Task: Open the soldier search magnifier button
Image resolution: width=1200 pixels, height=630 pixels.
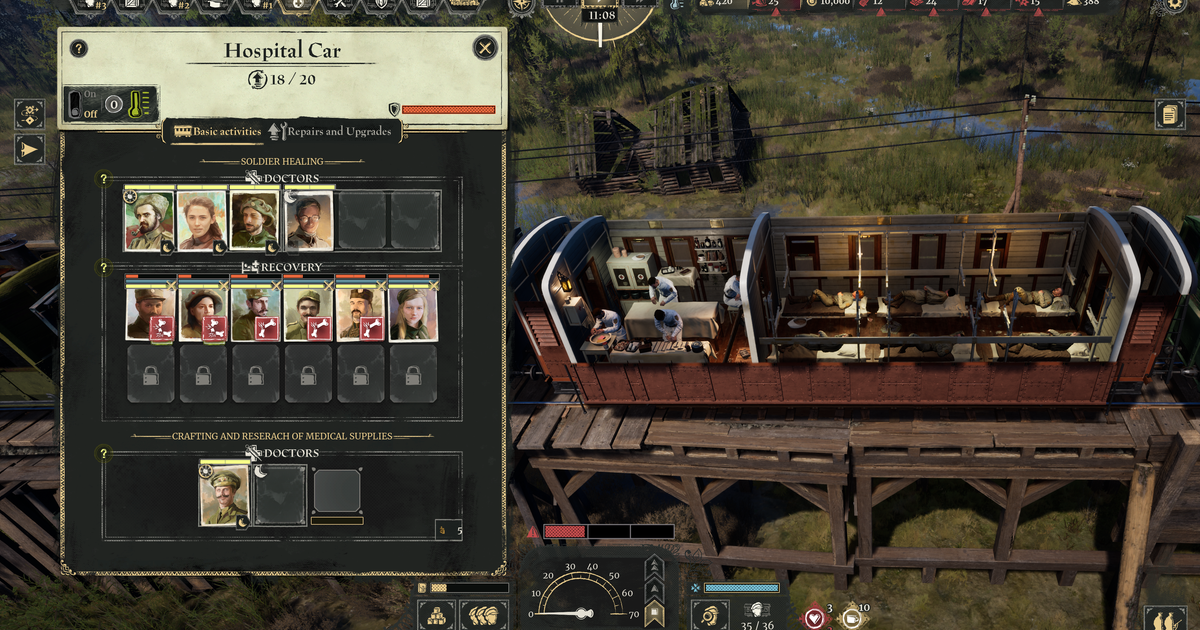Action: click(x=709, y=614)
